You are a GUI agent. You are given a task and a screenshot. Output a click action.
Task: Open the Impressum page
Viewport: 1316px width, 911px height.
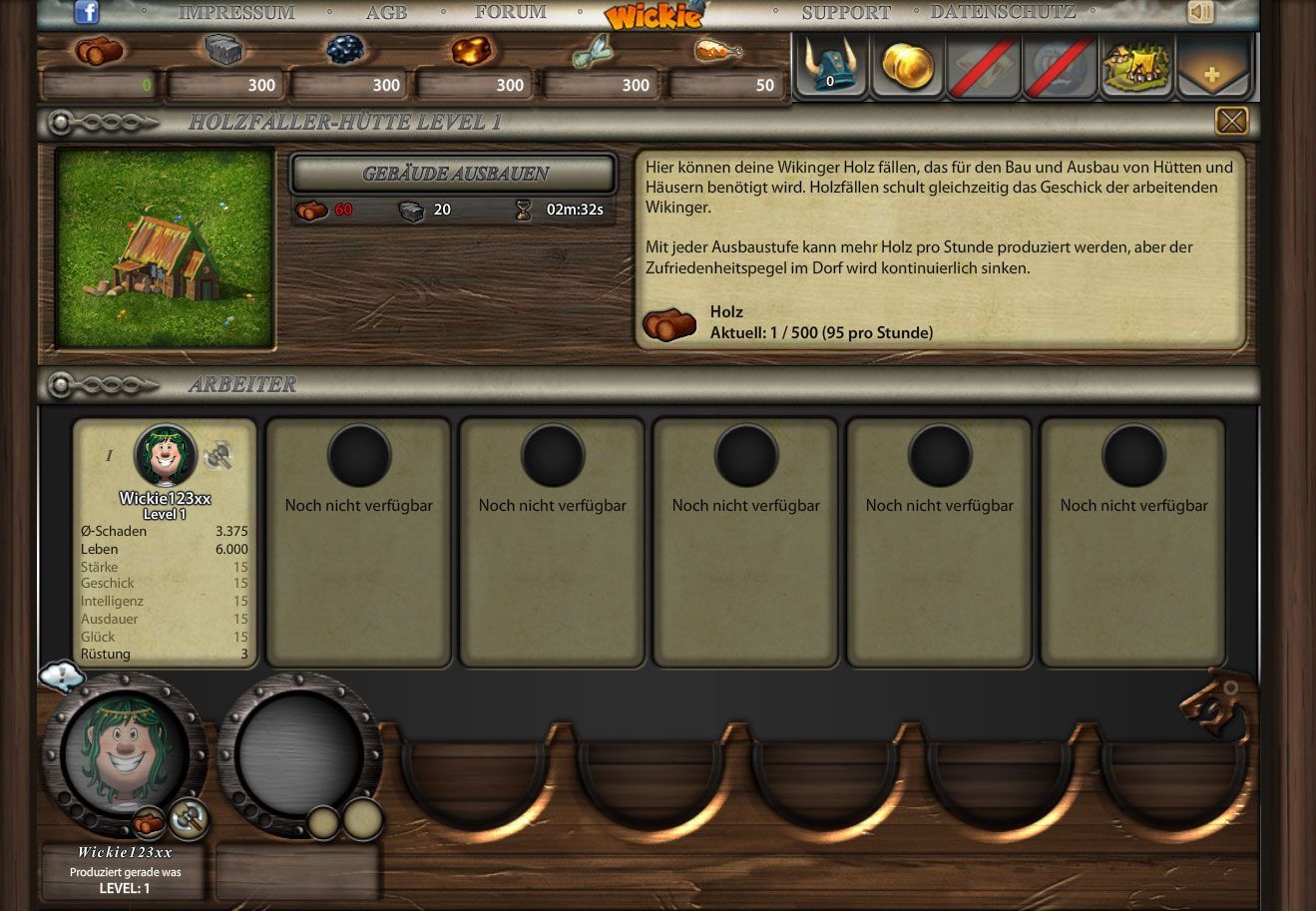click(236, 13)
